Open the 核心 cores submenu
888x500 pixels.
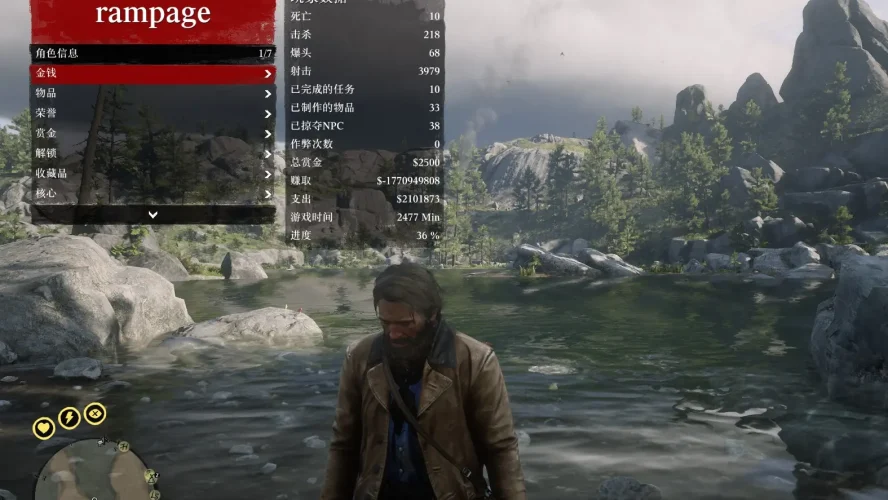tap(152, 194)
